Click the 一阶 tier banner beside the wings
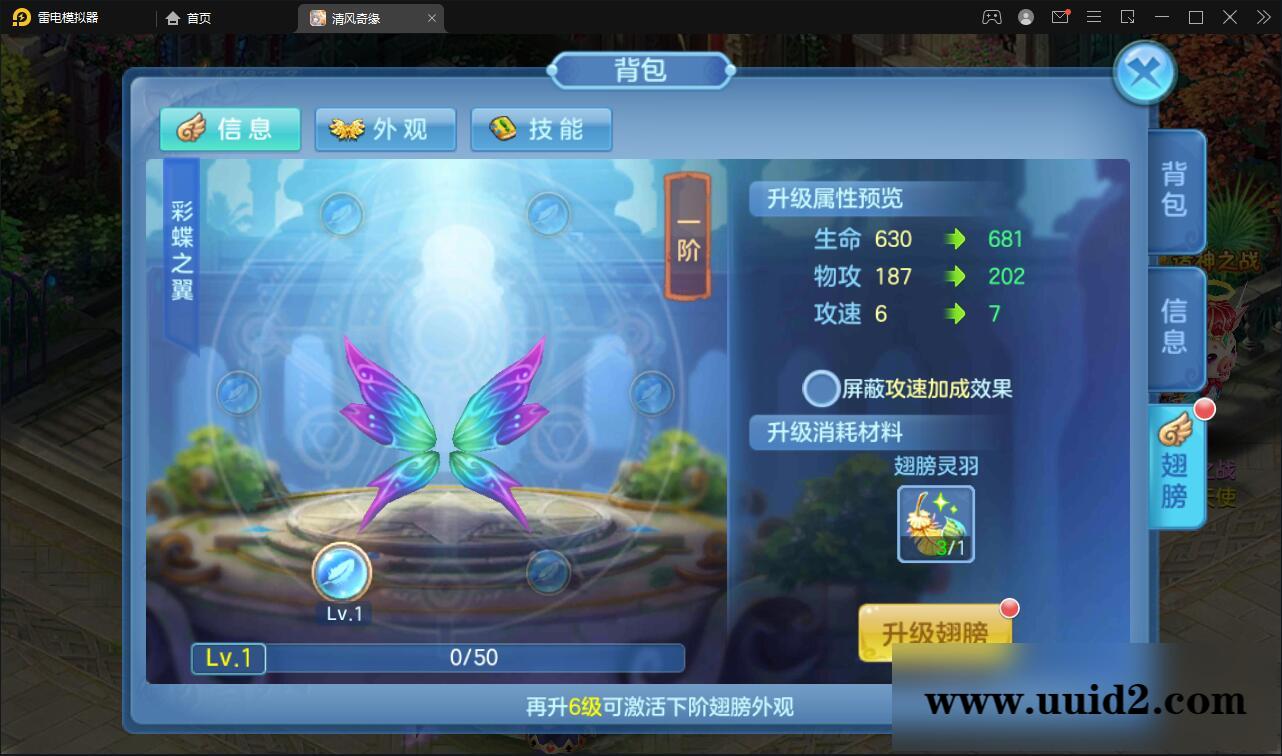Viewport: 1282px width, 756px height. tap(686, 240)
